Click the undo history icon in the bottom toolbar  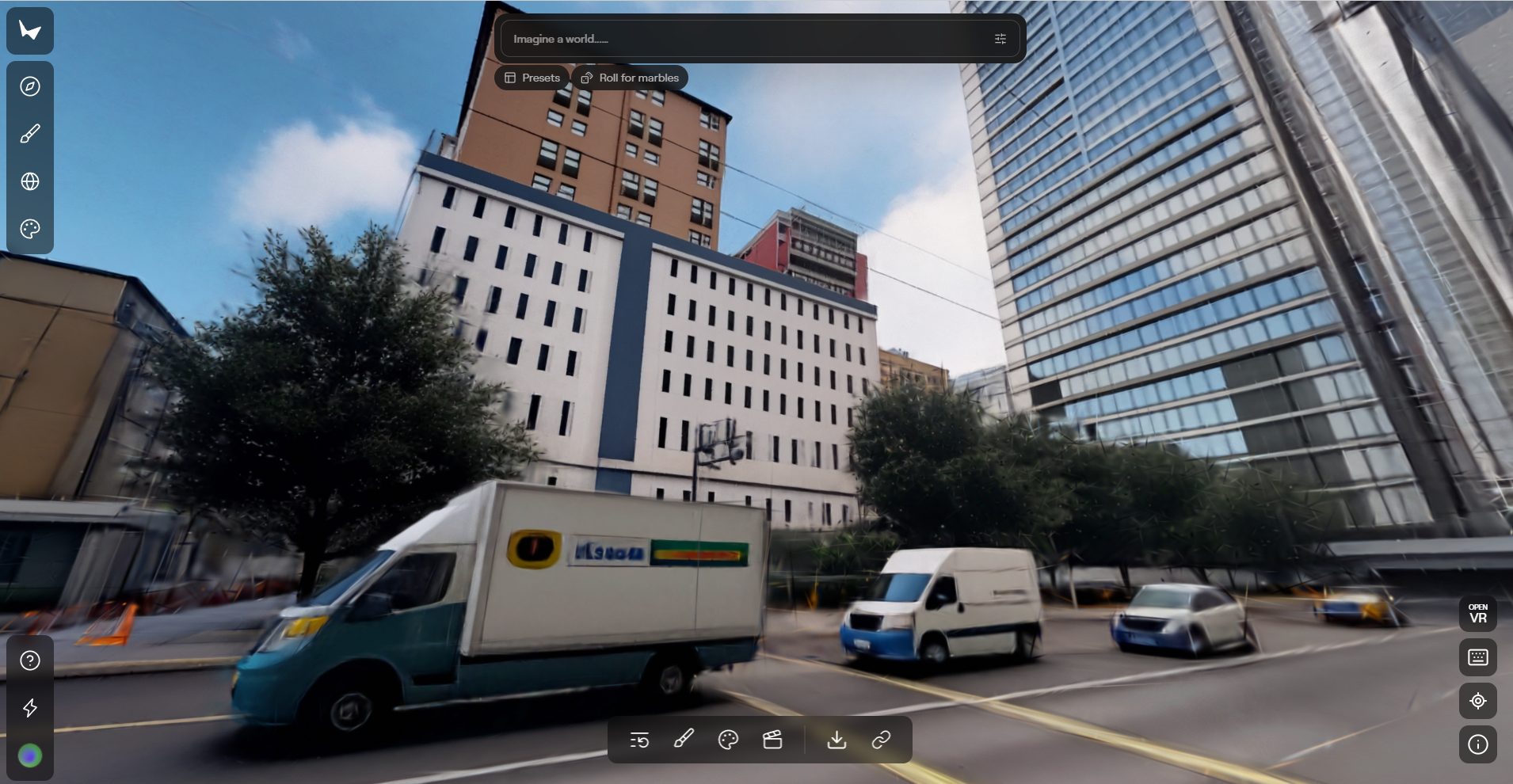click(639, 740)
